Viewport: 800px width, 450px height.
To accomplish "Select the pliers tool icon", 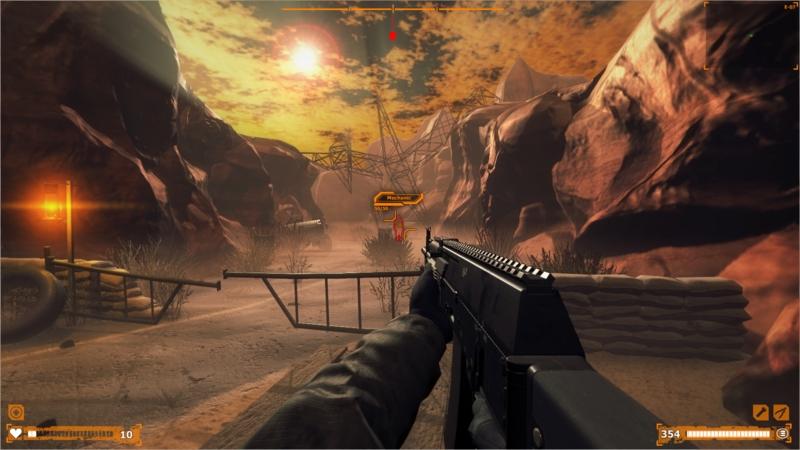I will click(780, 411).
